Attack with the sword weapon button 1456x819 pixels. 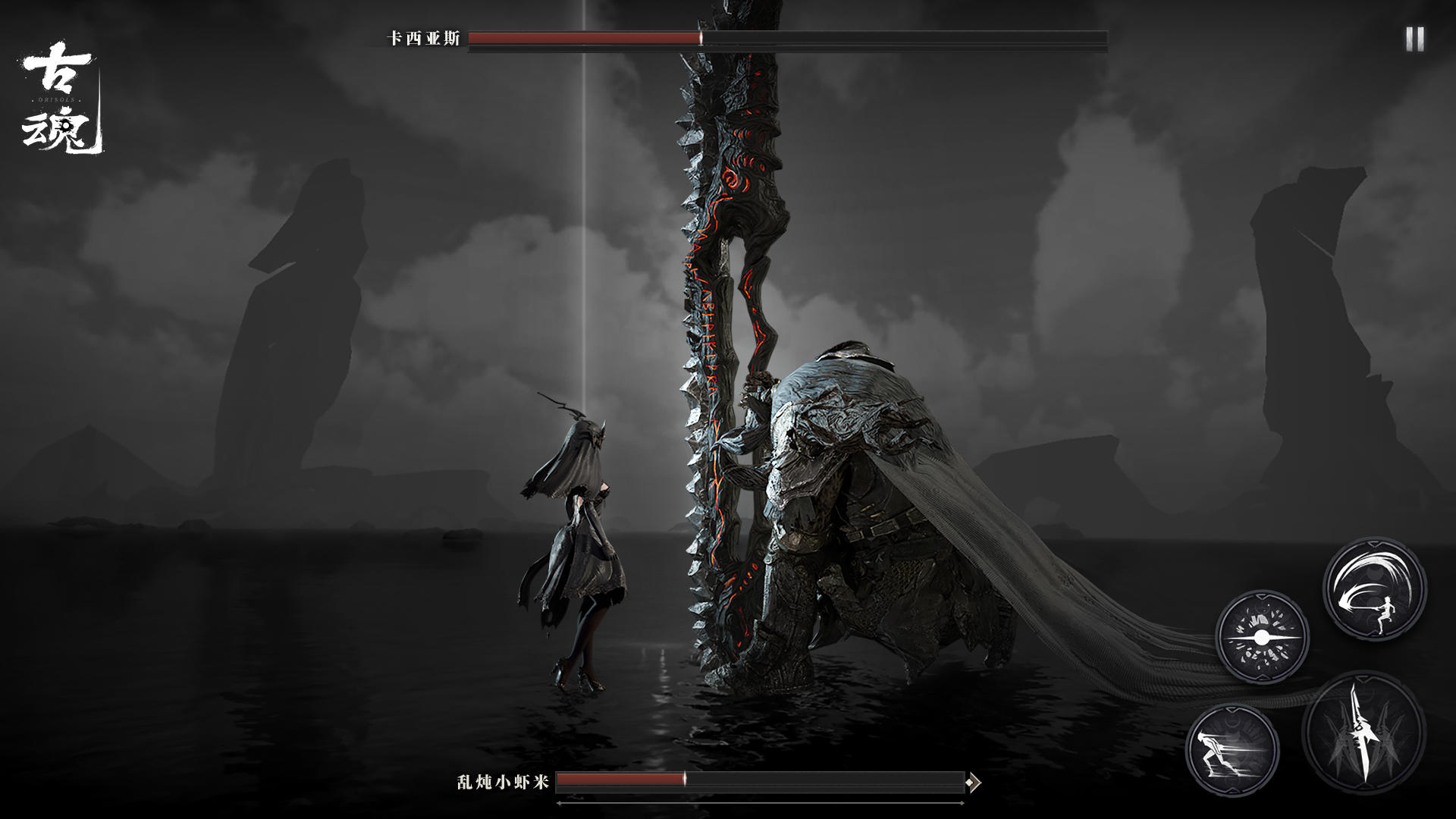coord(1363,732)
